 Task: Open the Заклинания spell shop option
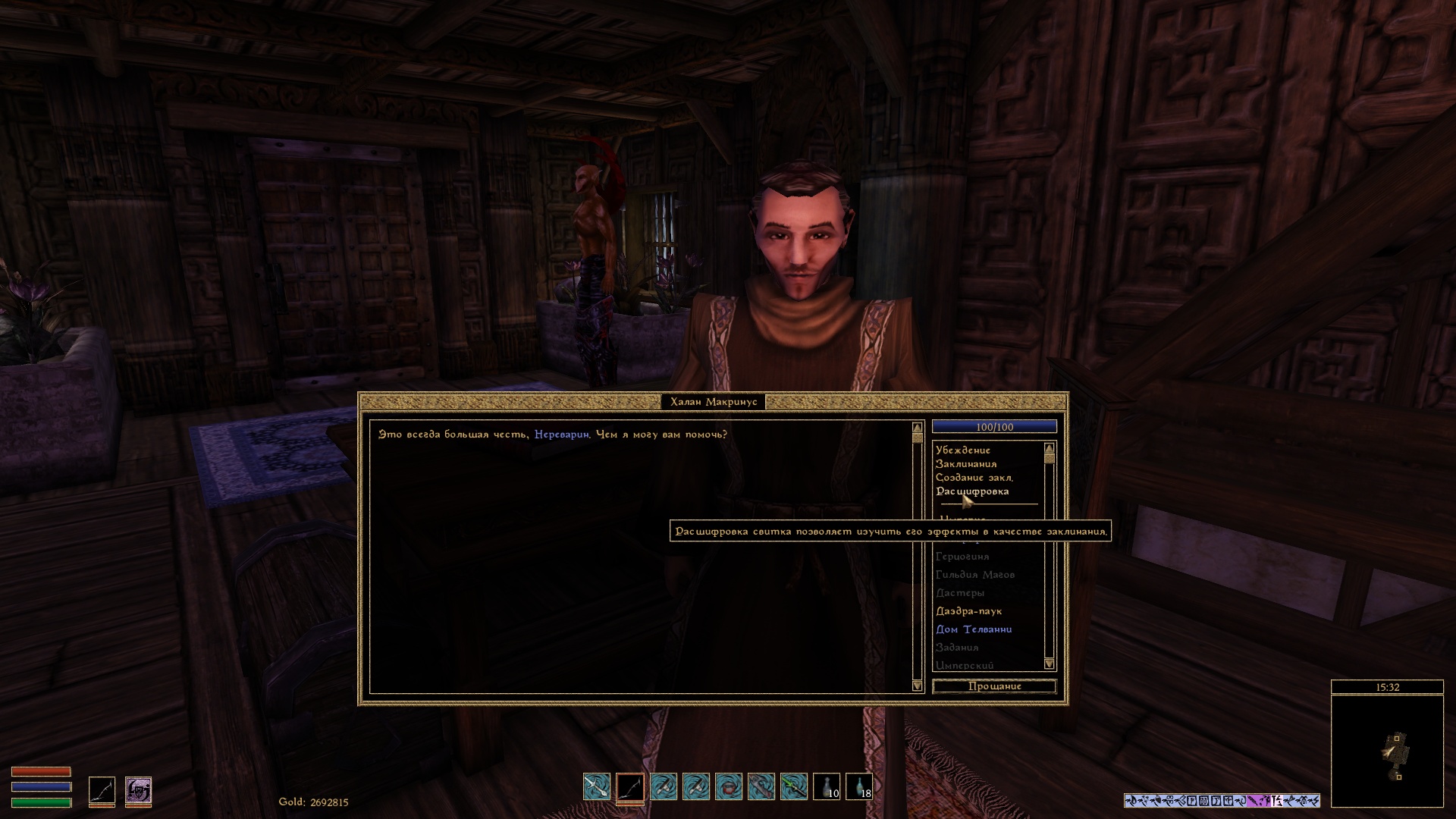pyautogui.click(x=965, y=464)
